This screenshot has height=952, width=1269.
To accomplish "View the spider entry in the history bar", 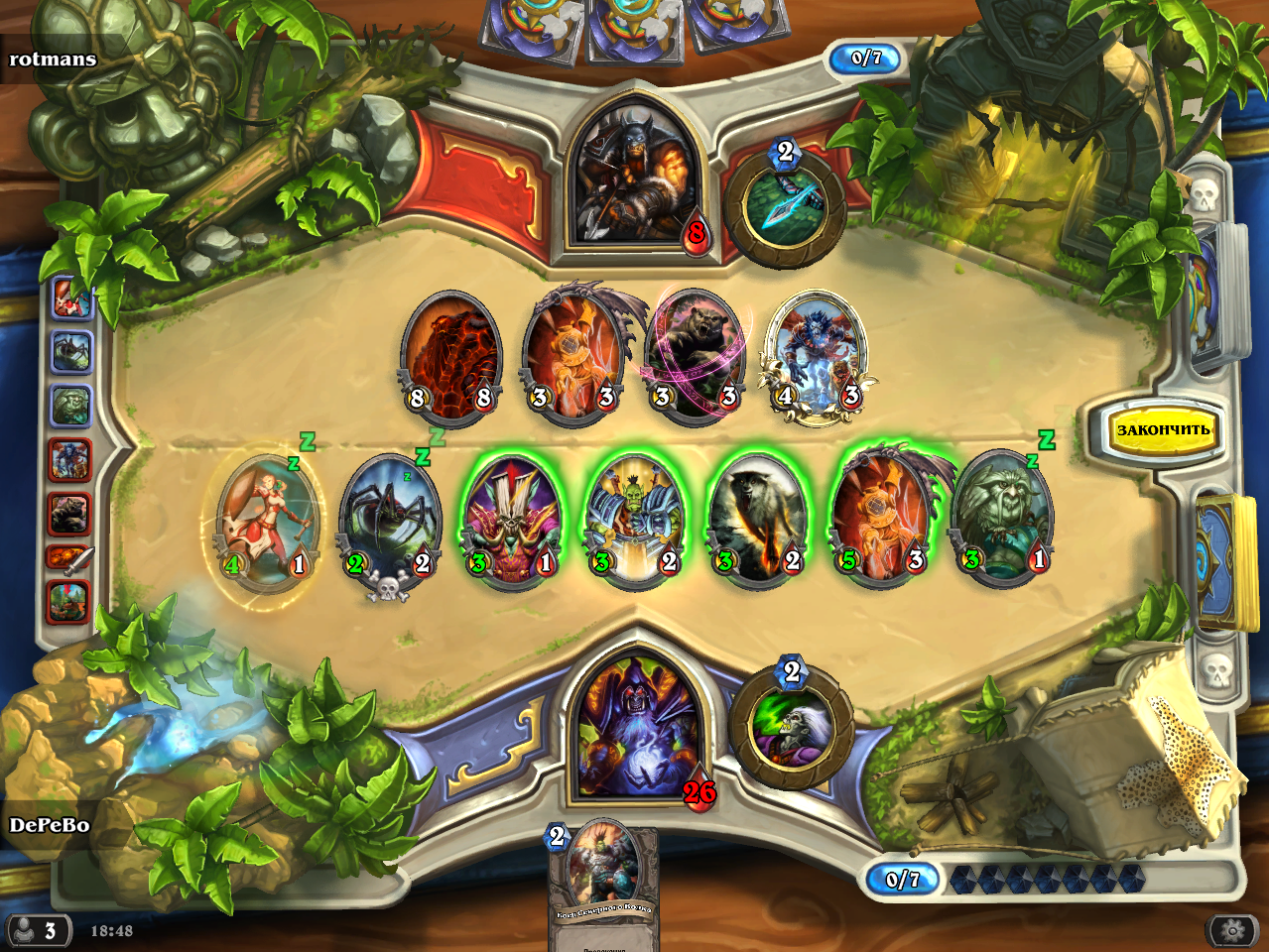I will [70, 351].
